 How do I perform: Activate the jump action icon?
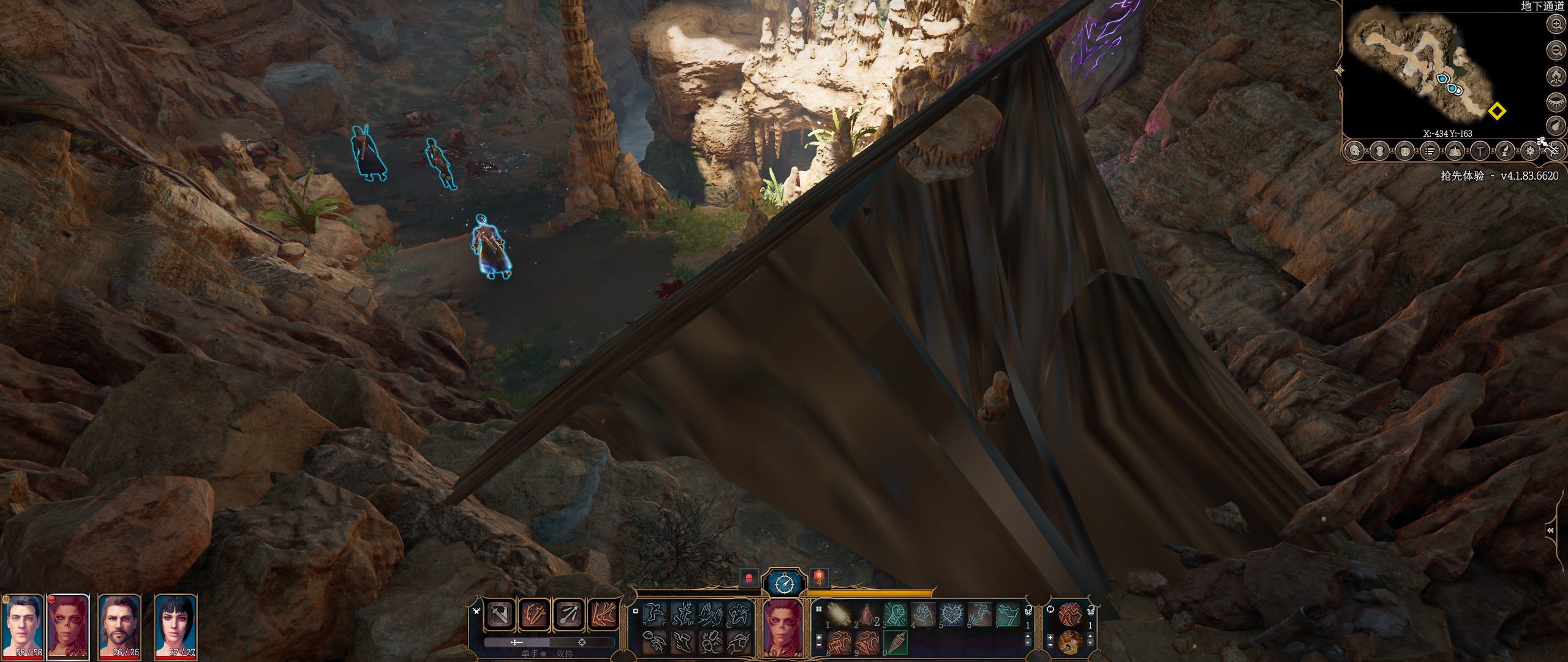click(655, 614)
